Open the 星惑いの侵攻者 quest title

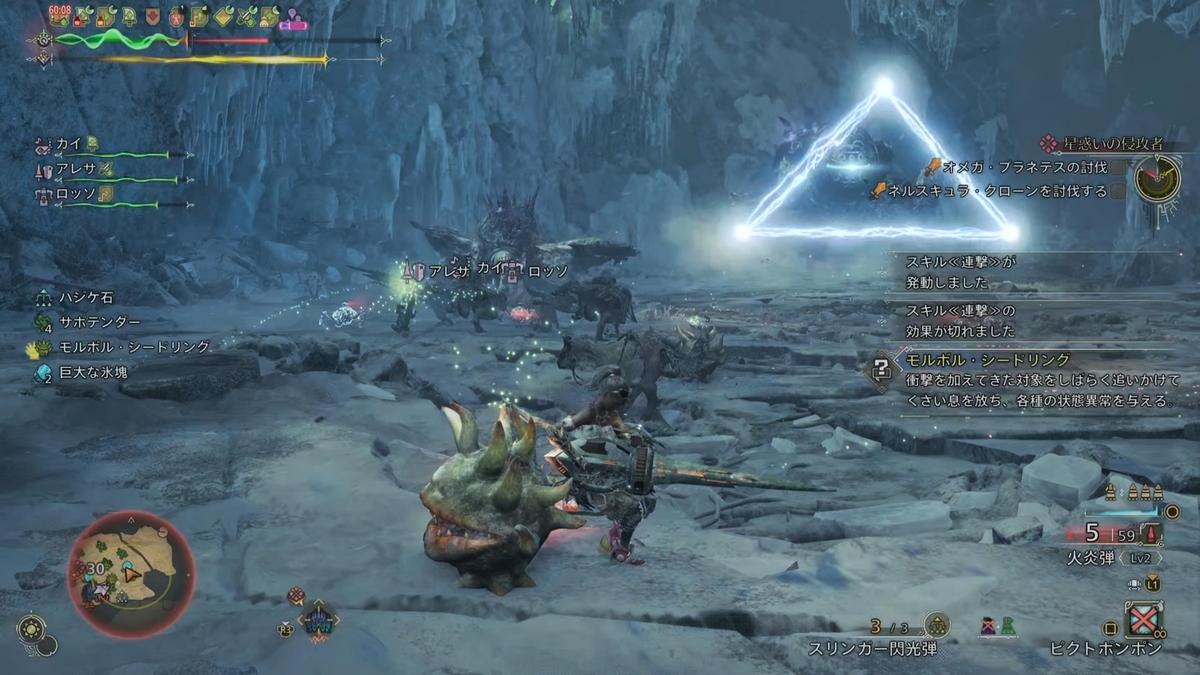click(x=1091, y=143)
